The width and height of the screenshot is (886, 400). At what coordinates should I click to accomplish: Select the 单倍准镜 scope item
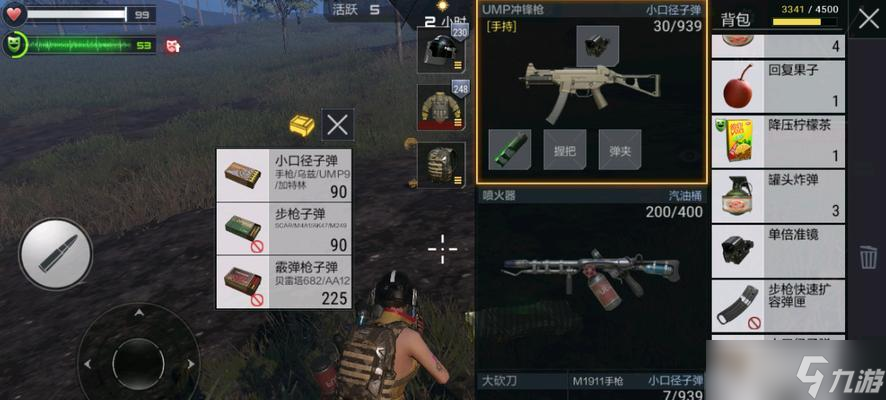pos(778,250)
